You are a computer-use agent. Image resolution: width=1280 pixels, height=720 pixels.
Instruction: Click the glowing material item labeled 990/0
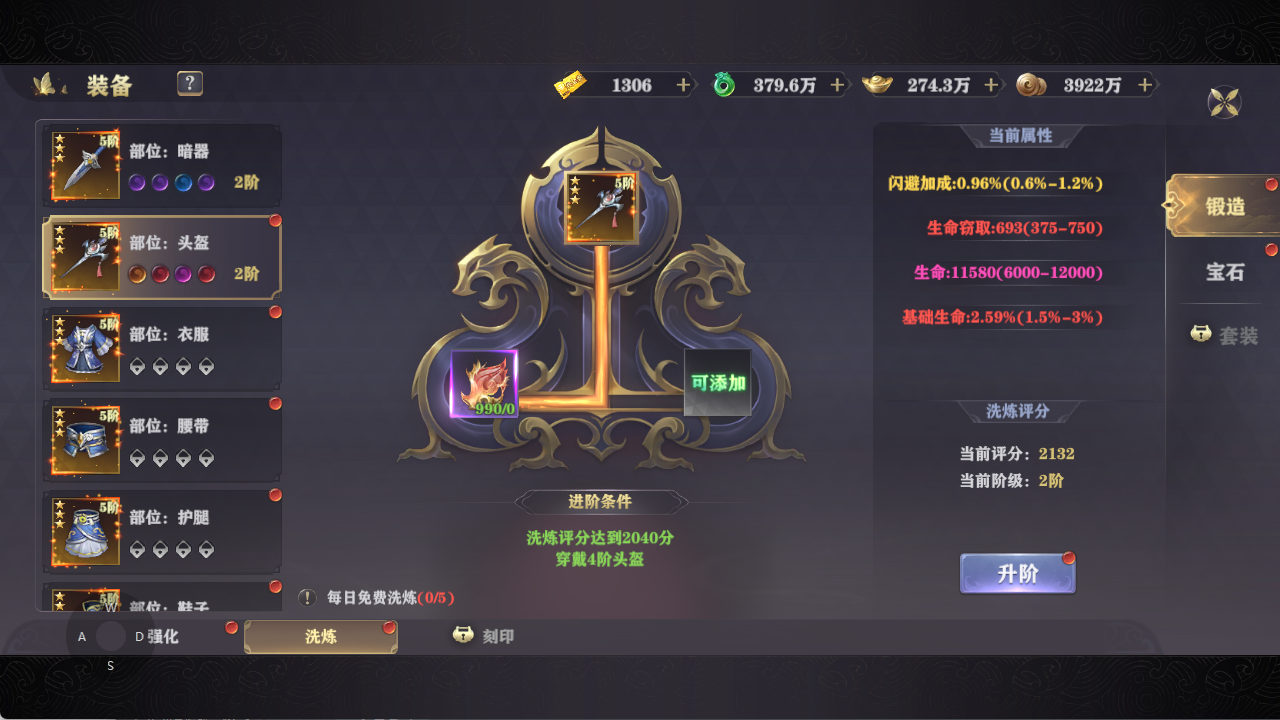click(484, 385)
